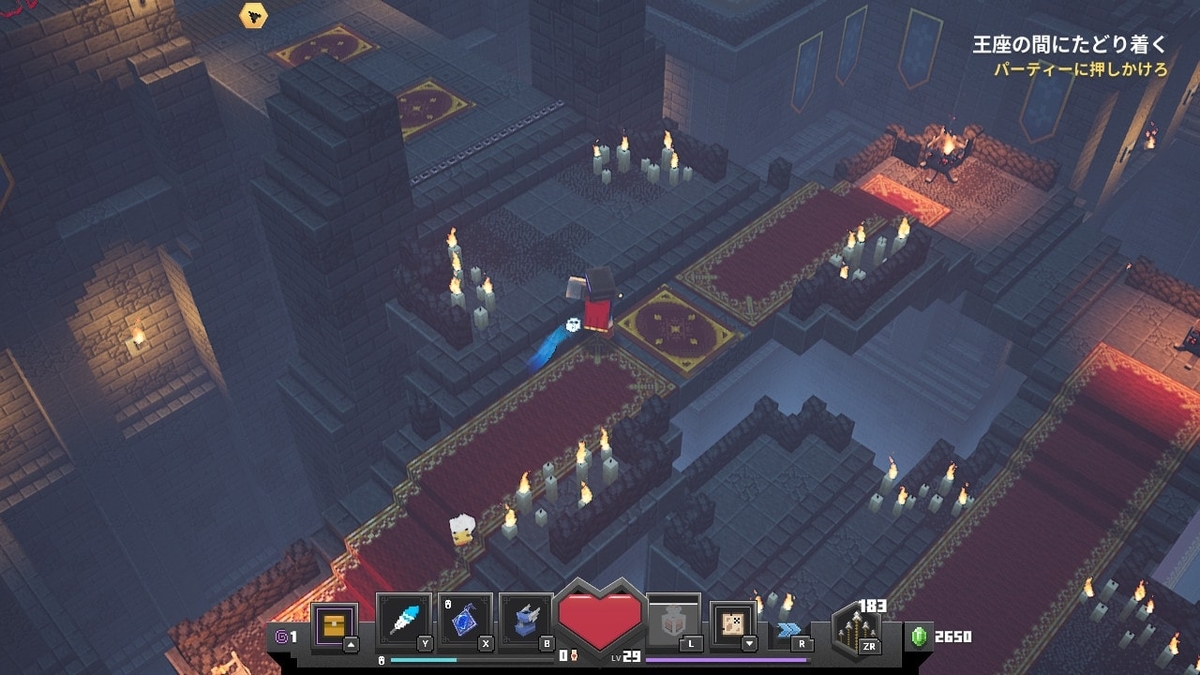Select the yellow objective text in the quest tracker

click(x=1082, y=70)
